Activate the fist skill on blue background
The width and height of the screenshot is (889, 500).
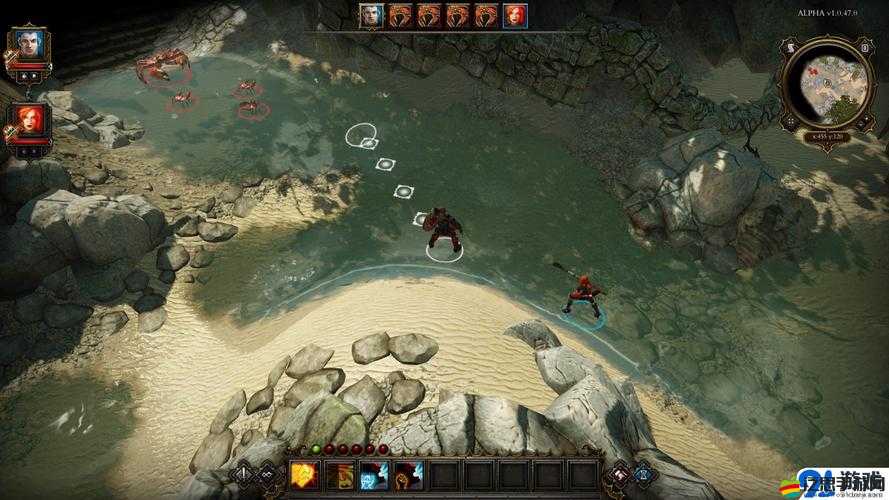(x=408, y=475)
